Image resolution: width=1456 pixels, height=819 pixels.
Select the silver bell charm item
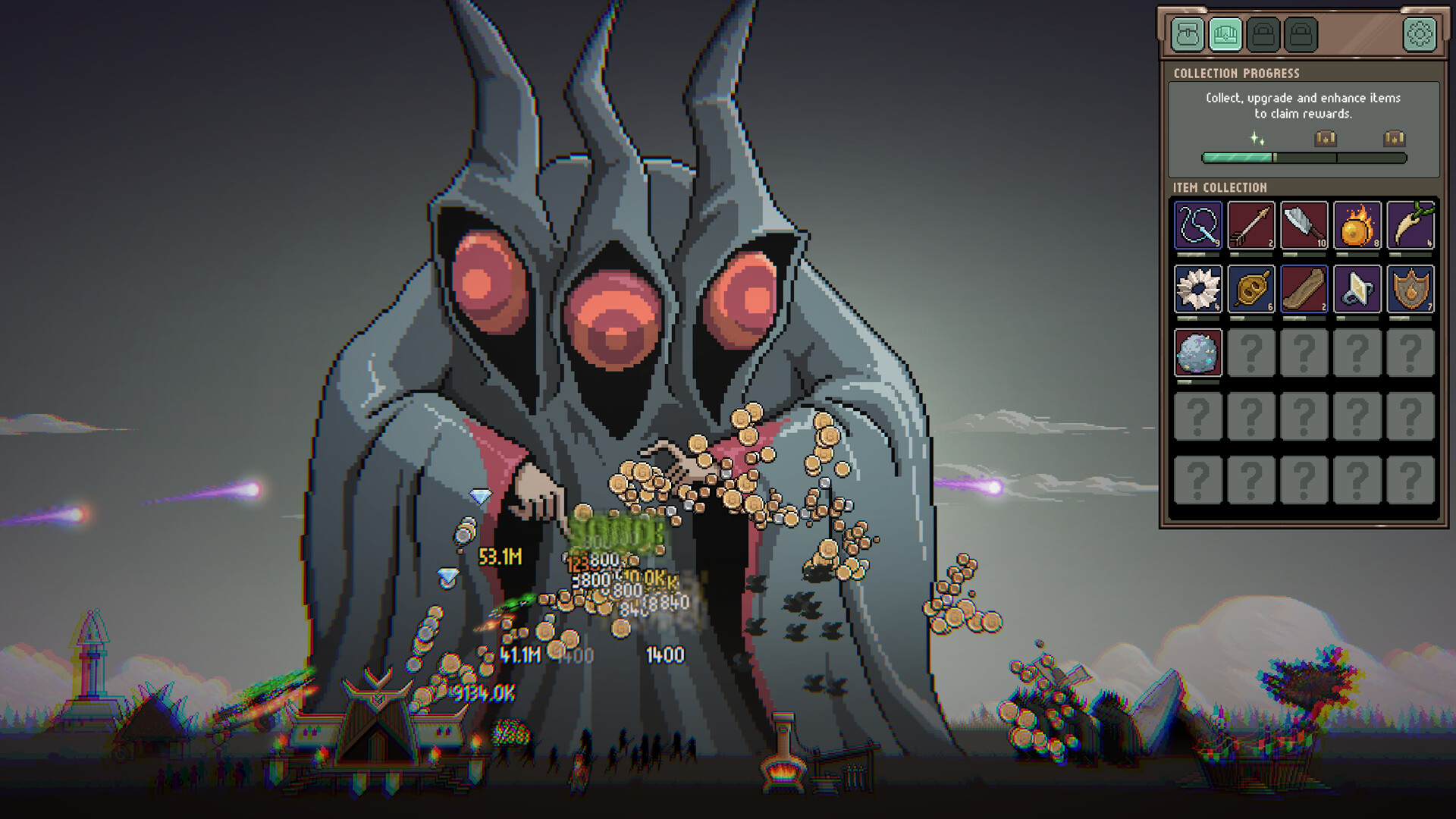(1357, 290)
